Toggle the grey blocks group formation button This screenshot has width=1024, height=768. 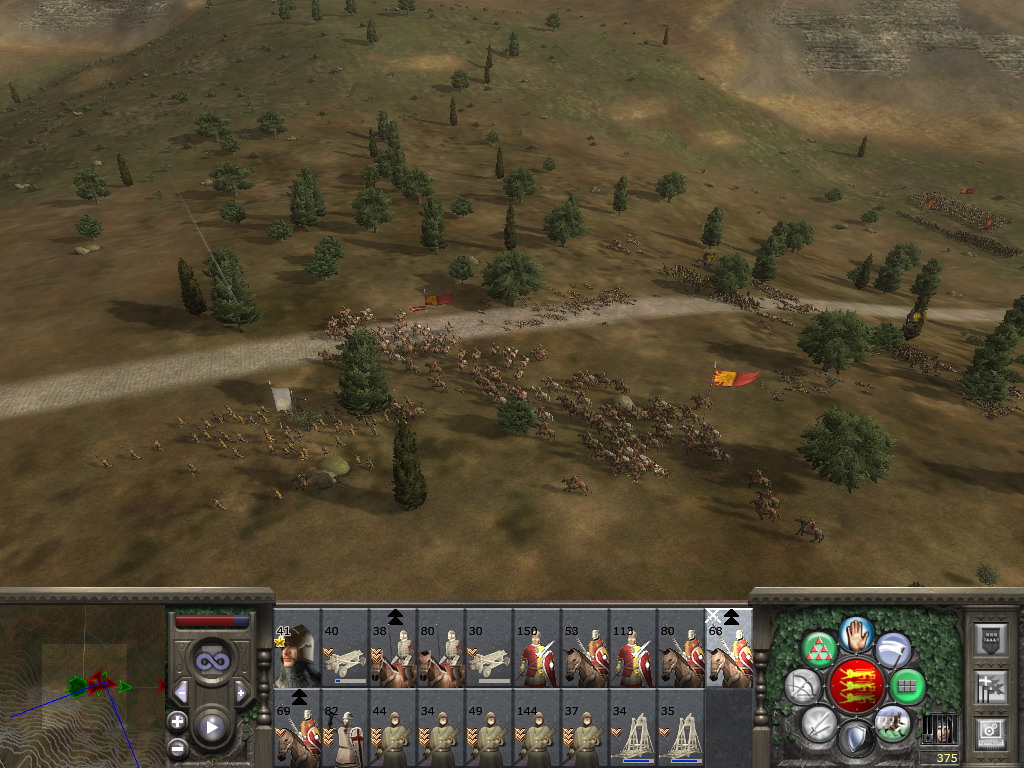coord(906,687)
